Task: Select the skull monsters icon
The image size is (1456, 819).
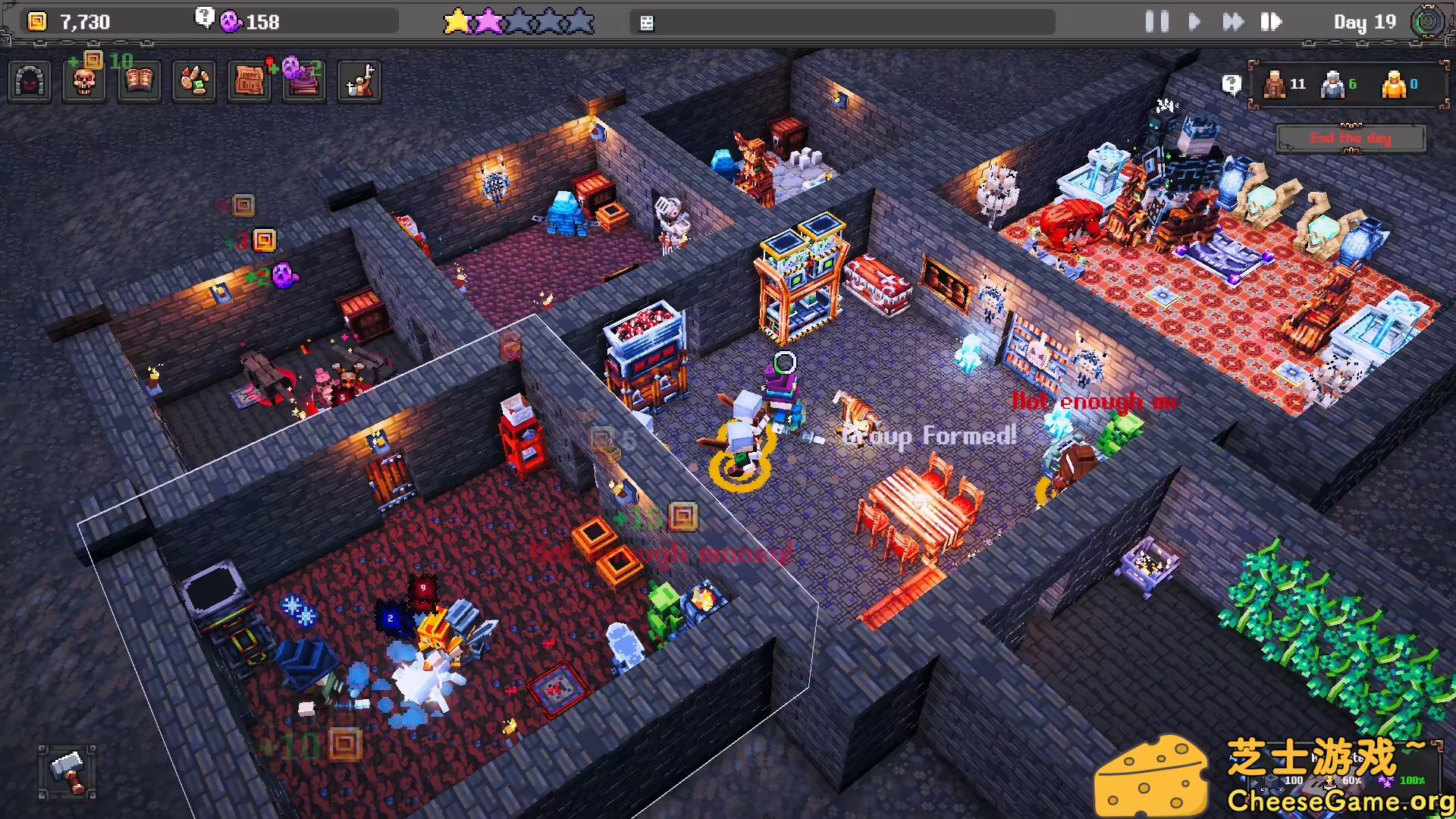Action: pos(83,82)
